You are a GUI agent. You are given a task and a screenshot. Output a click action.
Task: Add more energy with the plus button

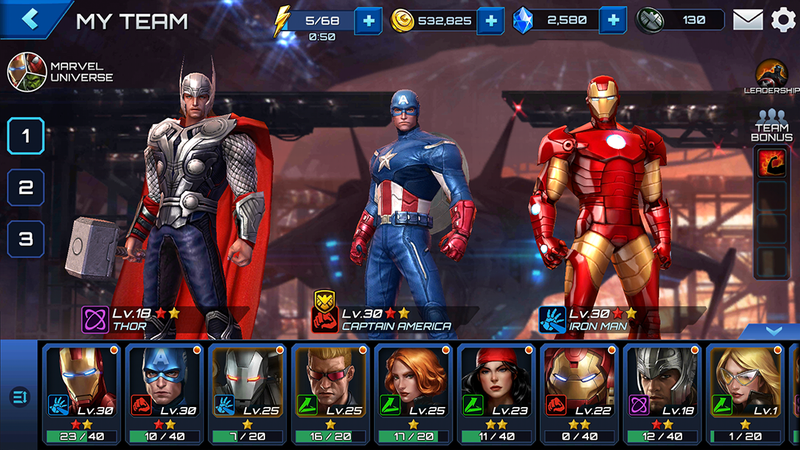coord(368,20)
